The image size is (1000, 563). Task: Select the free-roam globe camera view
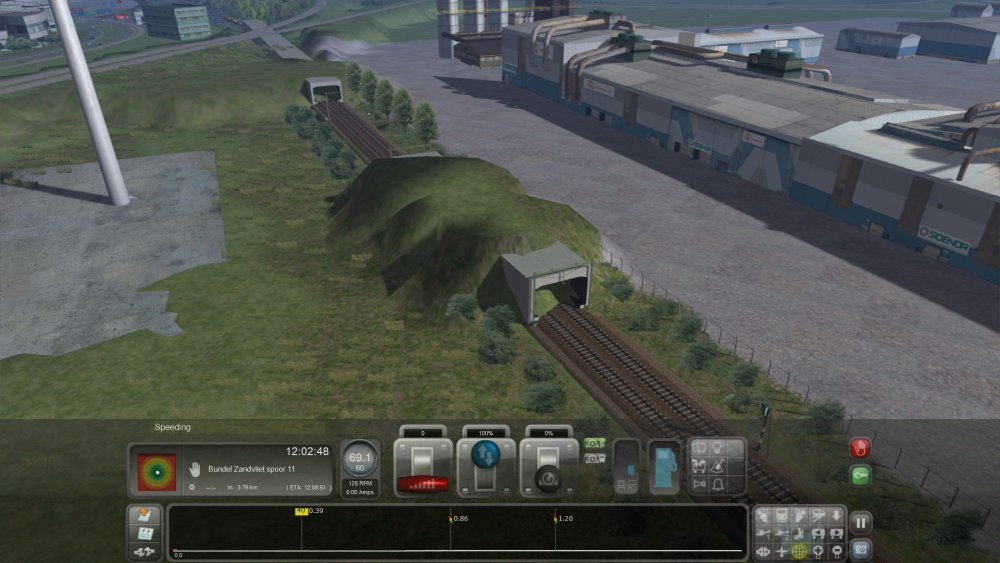(x=799, y=551)
